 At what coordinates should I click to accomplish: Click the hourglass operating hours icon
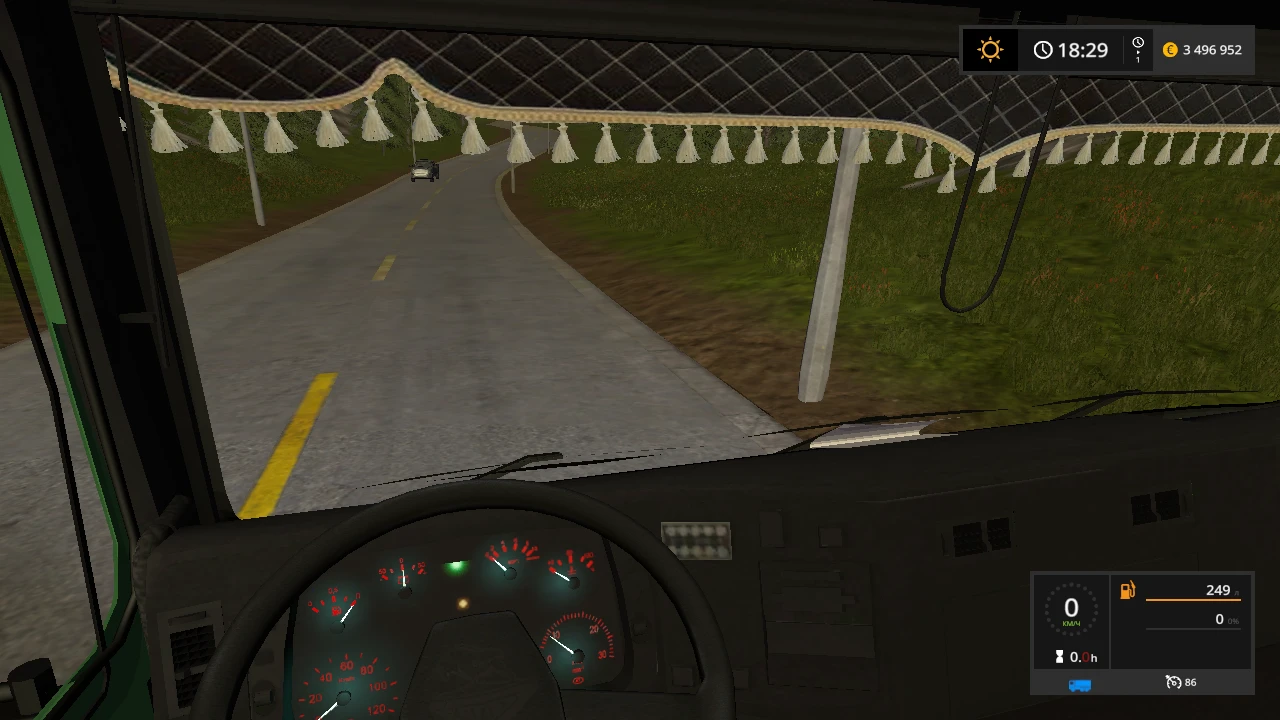point(1060,657)
